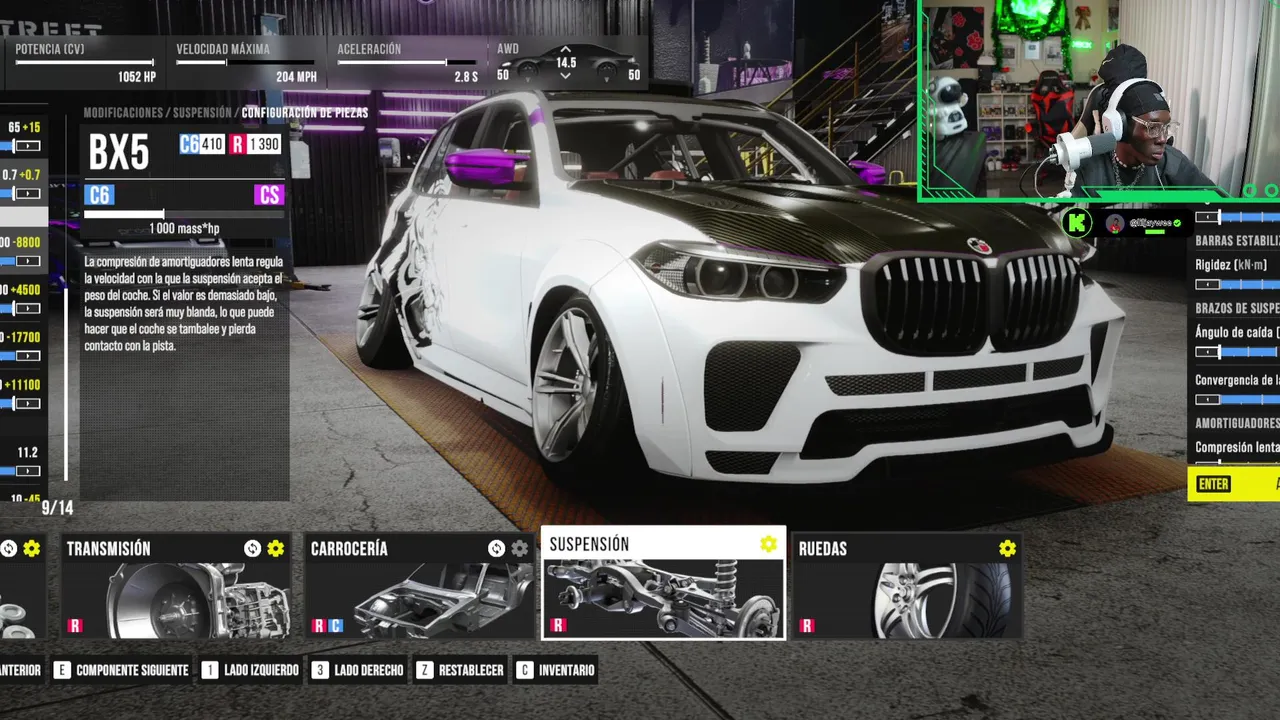Image resolution: width=1280 pixels, height=720 pixels.
Task: Click Restablecer to reset settings
Action: 460,670
